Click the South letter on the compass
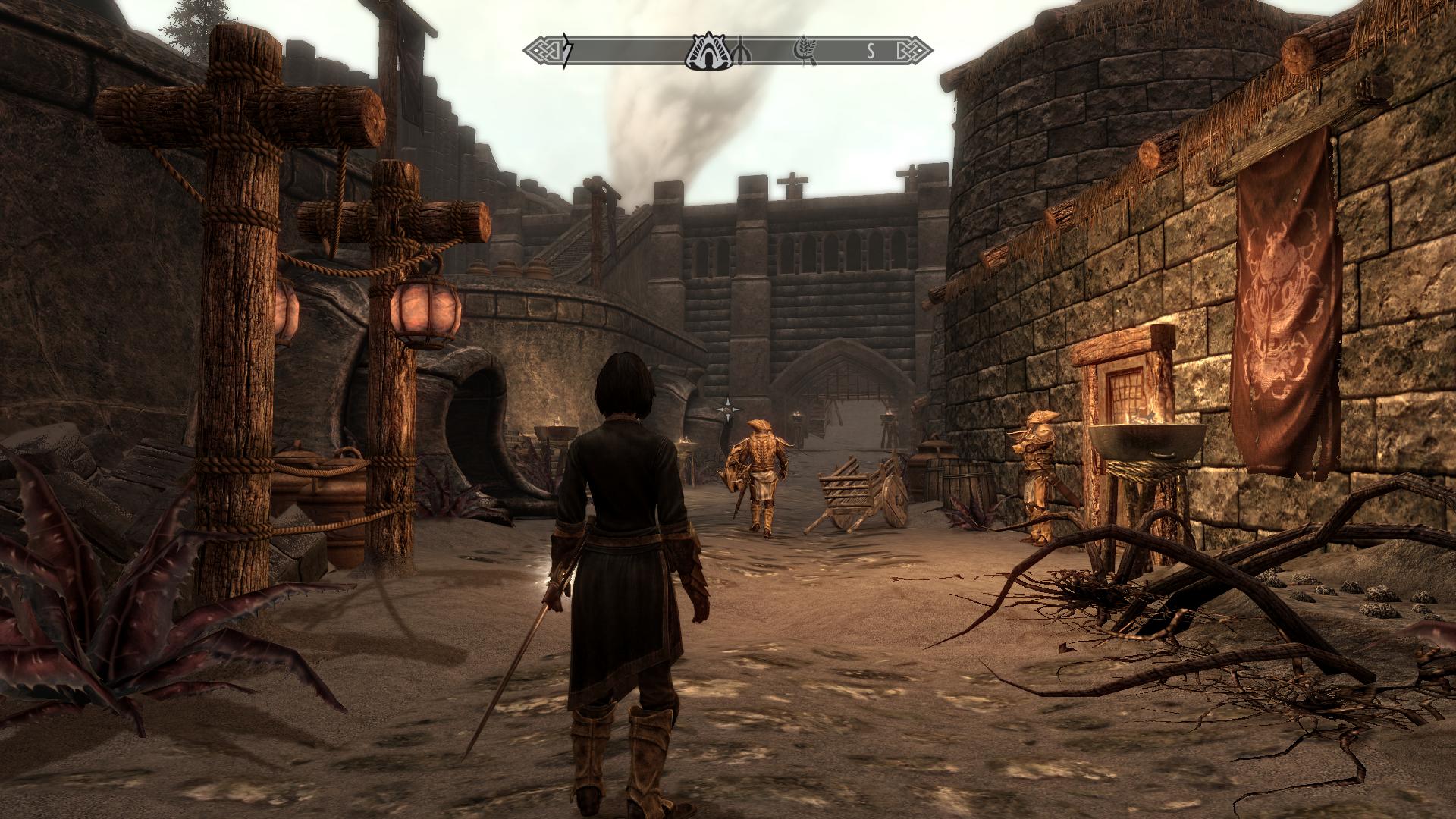1456x819 pixels. 871,52
